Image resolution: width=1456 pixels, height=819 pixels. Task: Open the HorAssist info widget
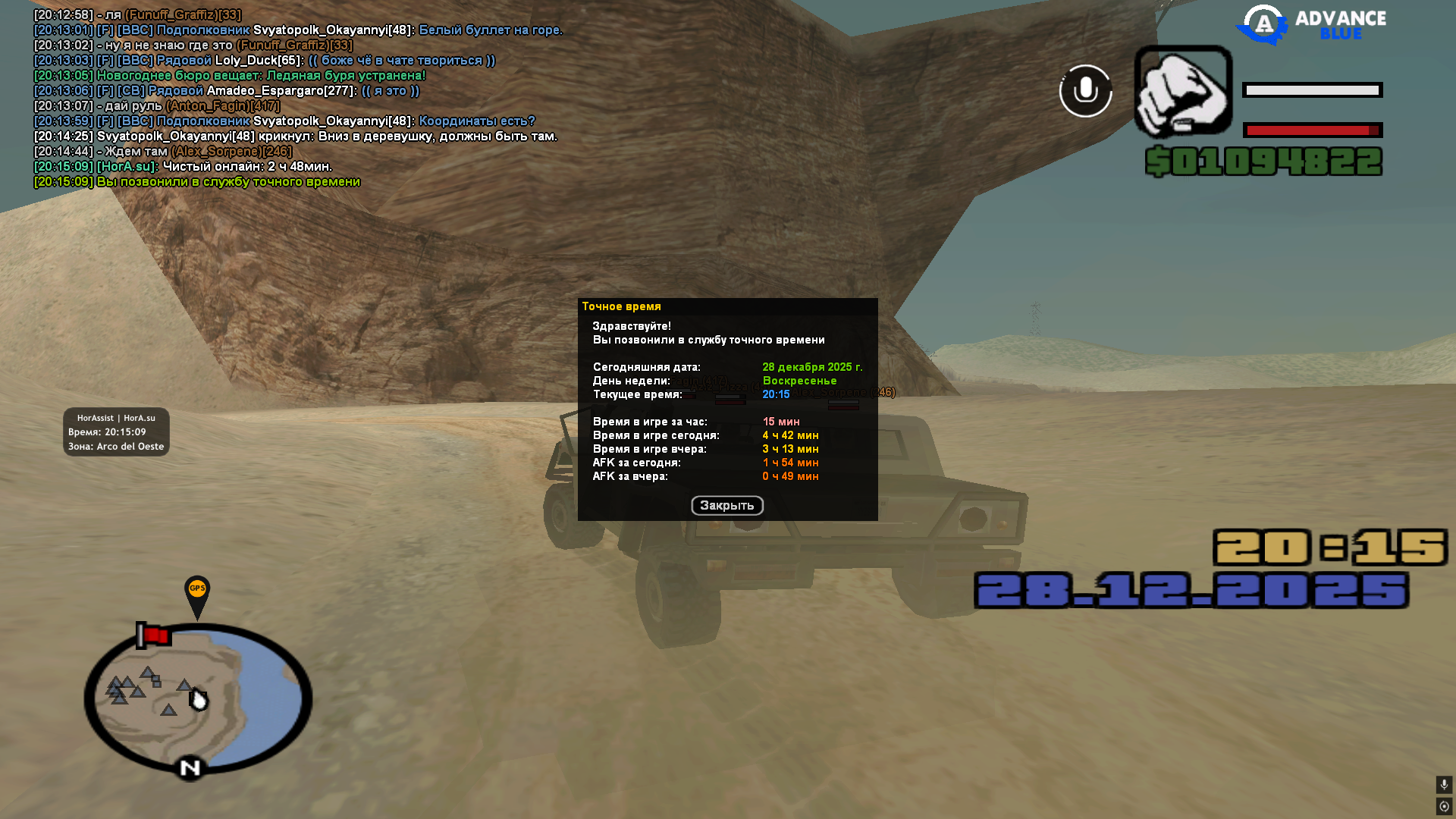tap(116, 432)
